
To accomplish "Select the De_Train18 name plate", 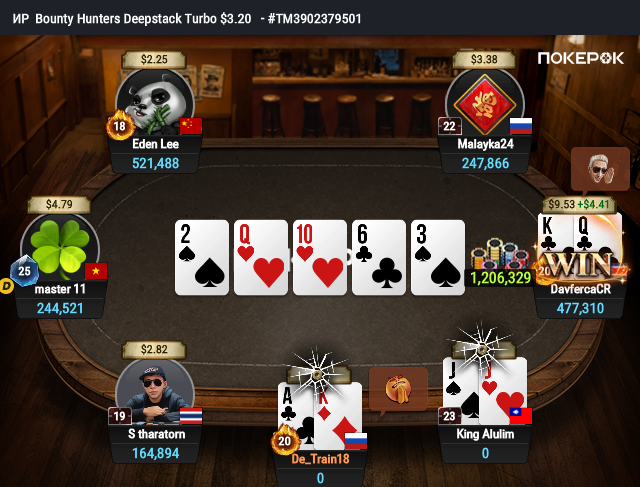I will coord(321,459).
